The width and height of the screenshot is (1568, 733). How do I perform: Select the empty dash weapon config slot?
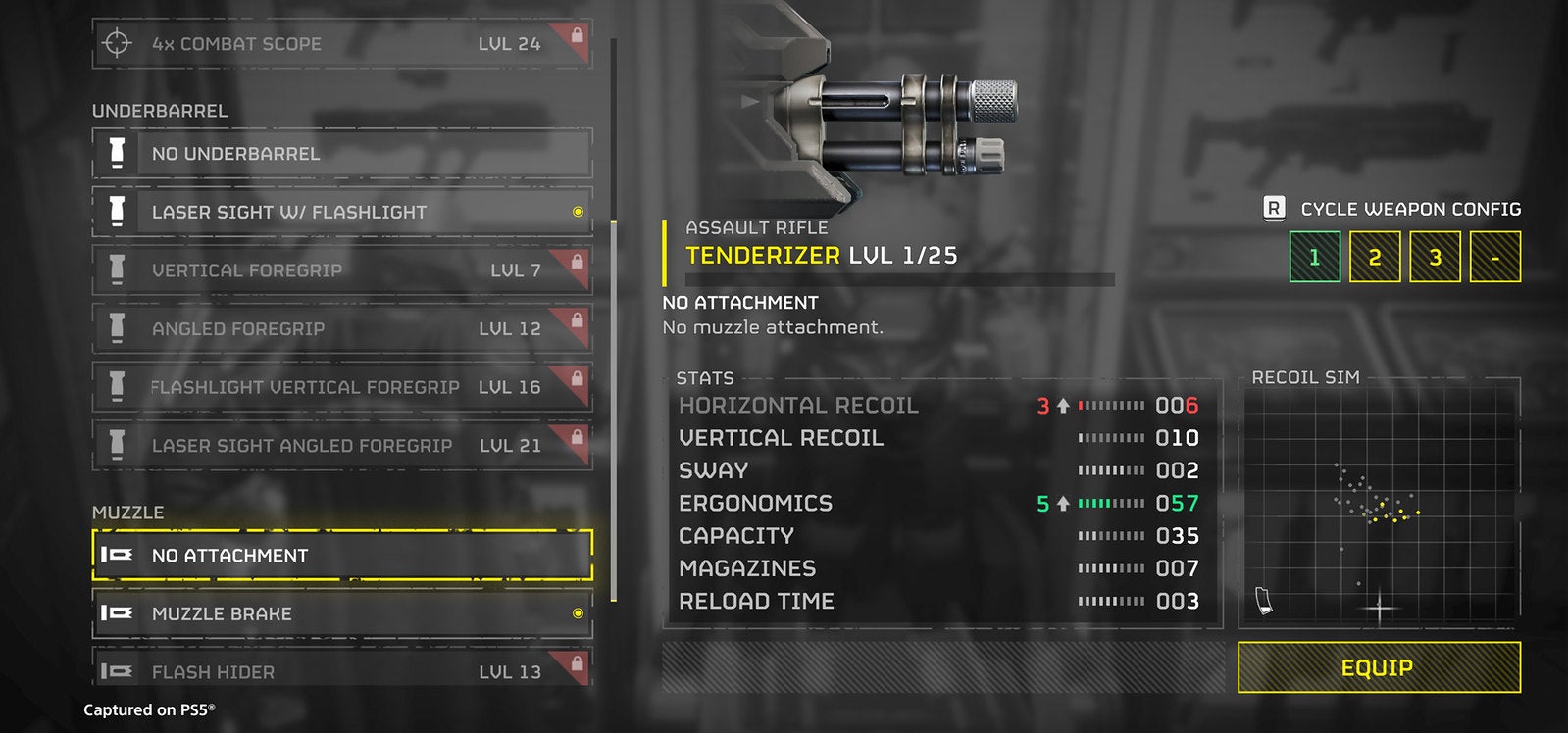coord(1495,257)
